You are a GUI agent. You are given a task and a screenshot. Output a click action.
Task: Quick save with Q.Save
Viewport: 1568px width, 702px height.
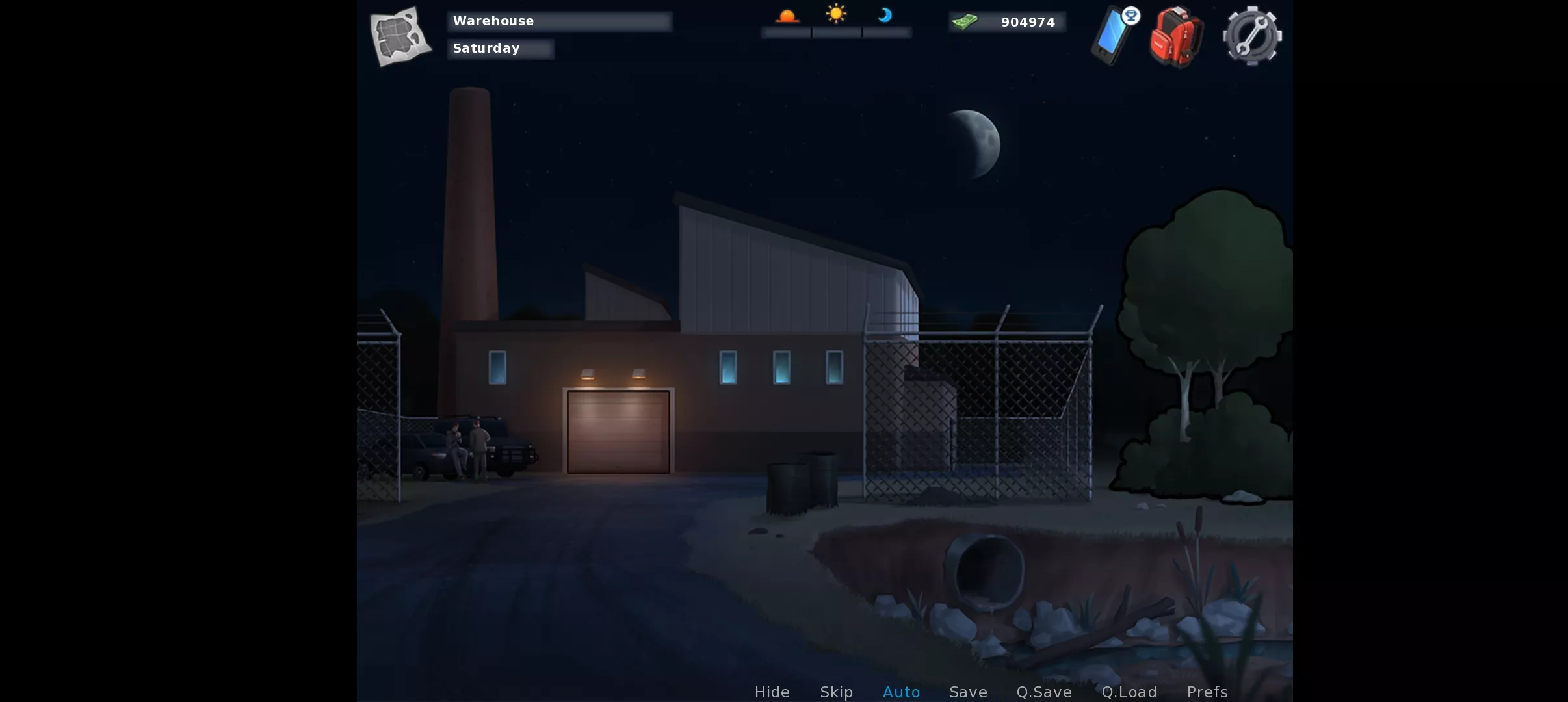[1044, 692]
